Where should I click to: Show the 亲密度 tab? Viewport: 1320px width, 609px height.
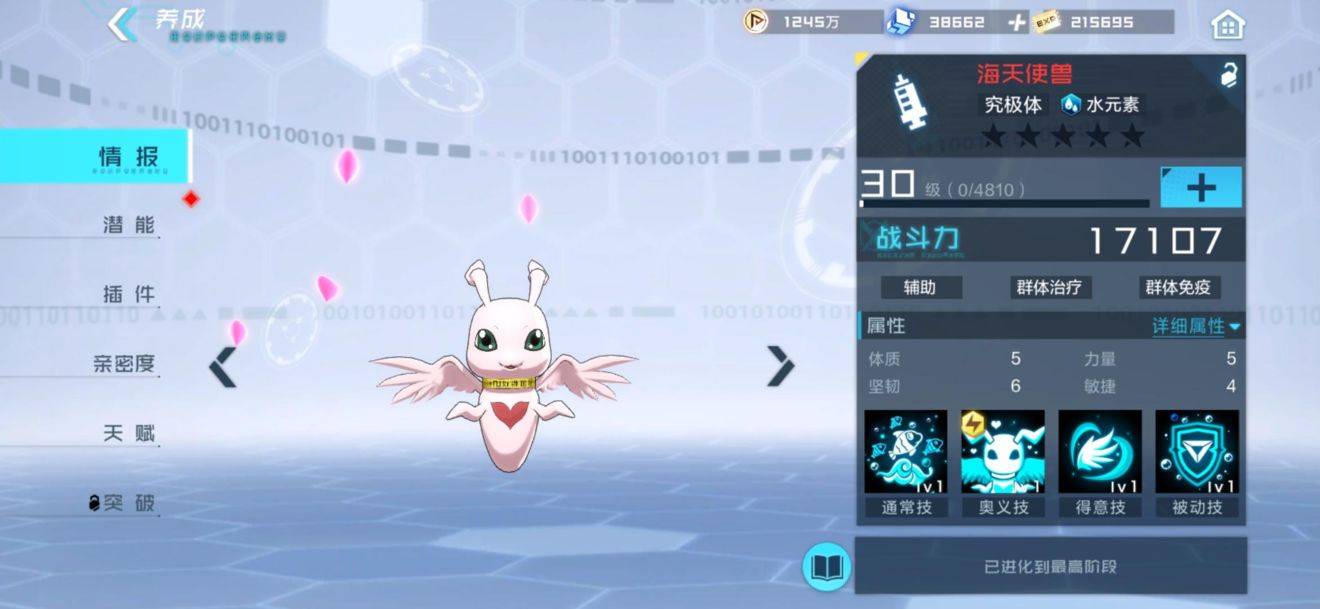(x=125, y=364)
